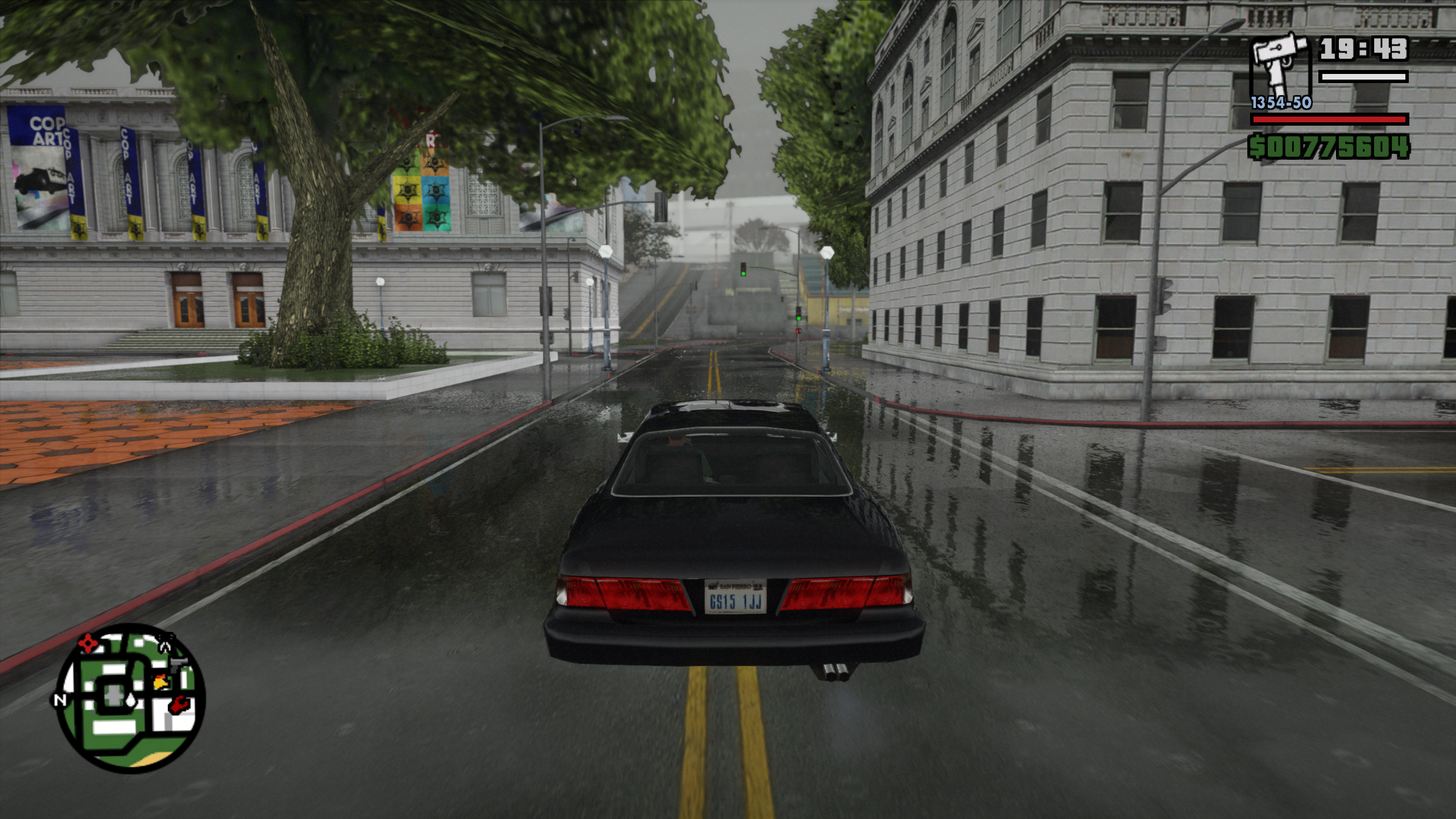Click the yellow mission blip on the radar
This screenshot has height=819, width=1456.
161,681
